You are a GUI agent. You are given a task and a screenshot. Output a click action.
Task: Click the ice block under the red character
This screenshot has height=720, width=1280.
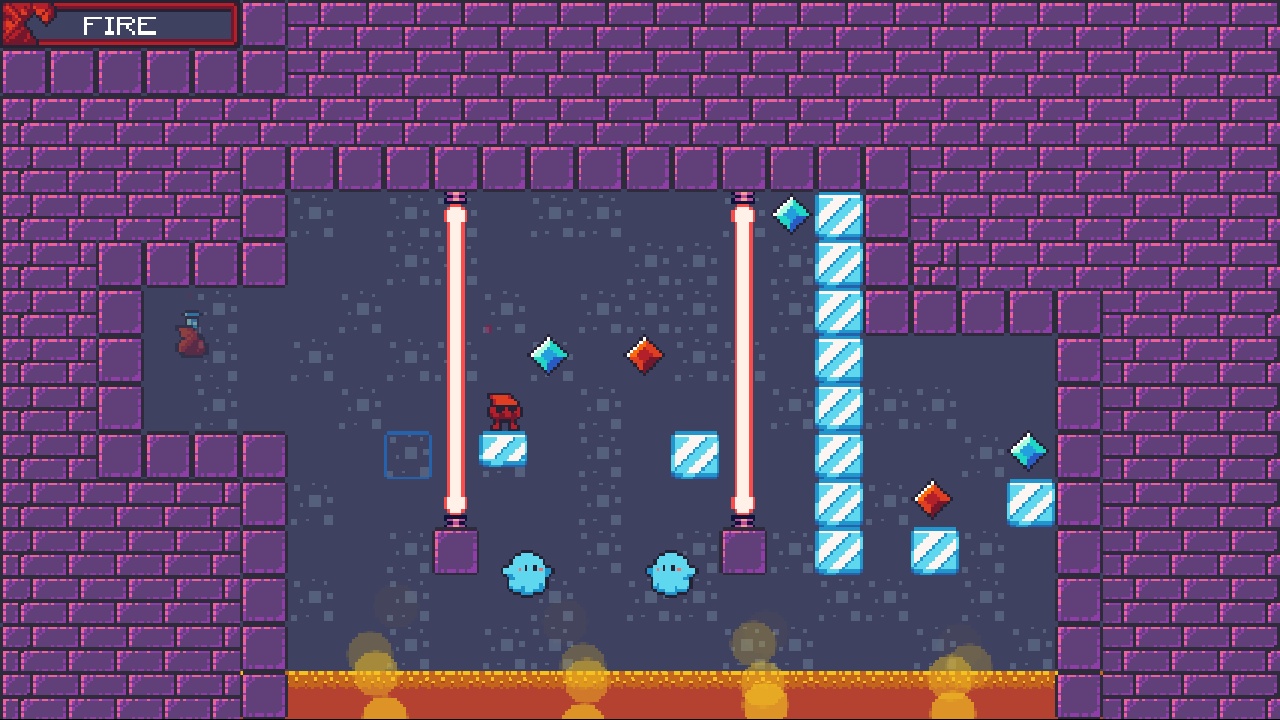point(504,449)
